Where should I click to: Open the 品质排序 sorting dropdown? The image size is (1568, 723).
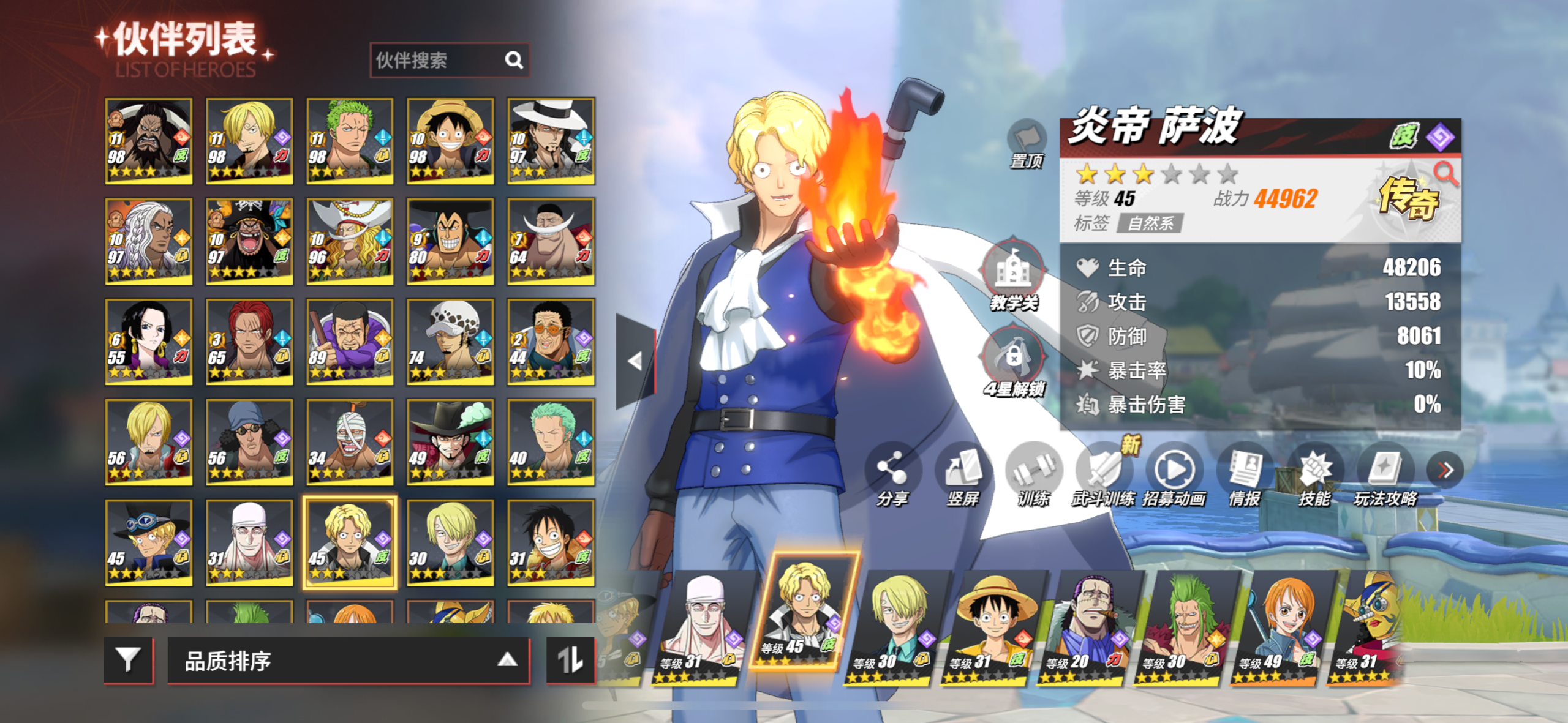point(348,661)
